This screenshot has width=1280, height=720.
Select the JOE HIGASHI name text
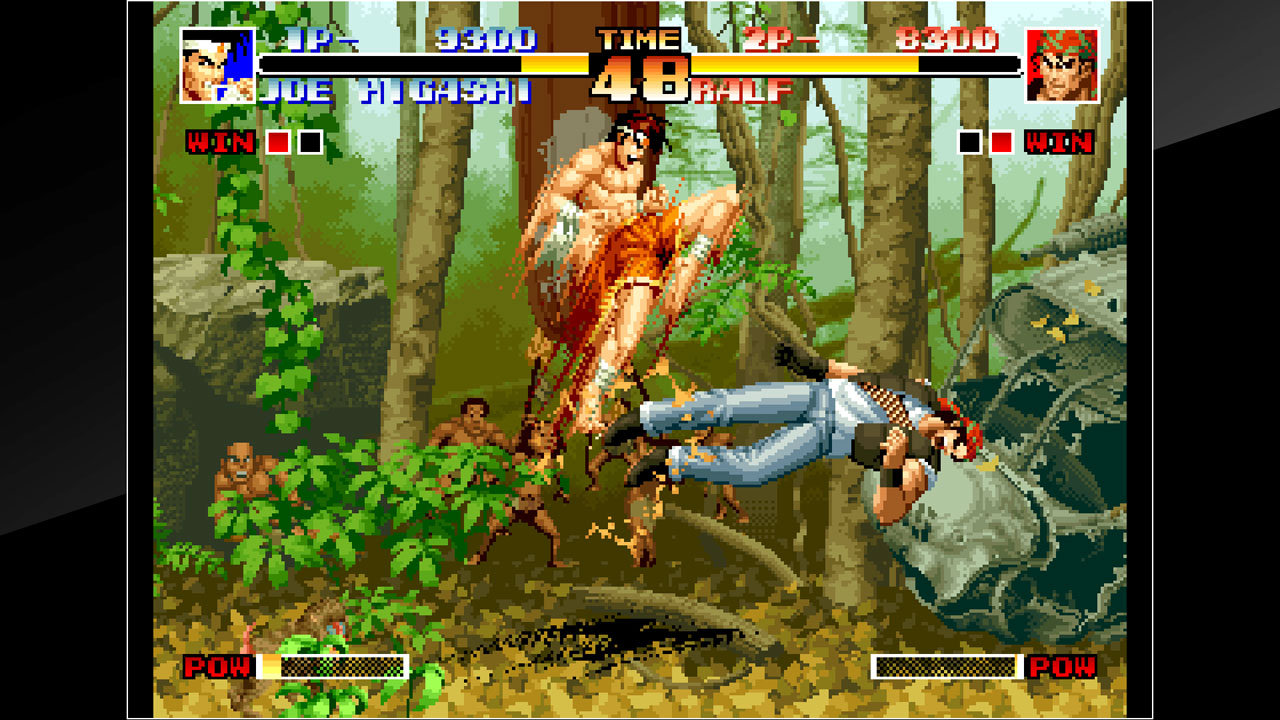click(398, 88)
